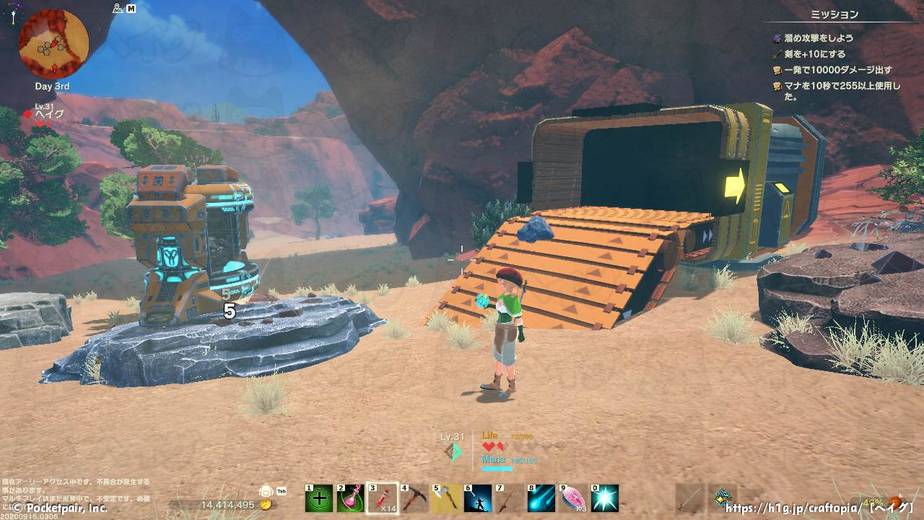Select the 剣を+10にする mission entry

pos(814,53)
